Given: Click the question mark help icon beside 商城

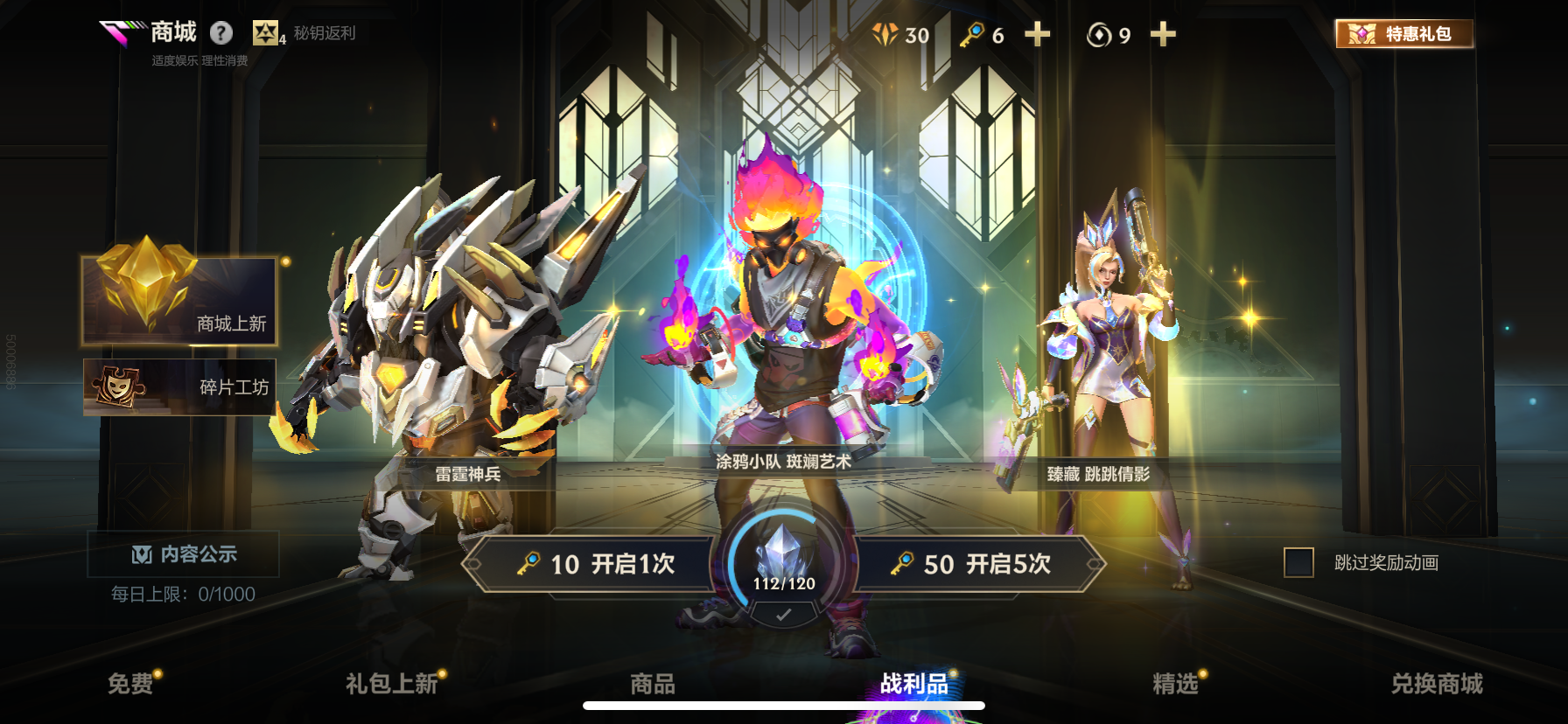Looking at the screenshot, I should coord(221,33).
